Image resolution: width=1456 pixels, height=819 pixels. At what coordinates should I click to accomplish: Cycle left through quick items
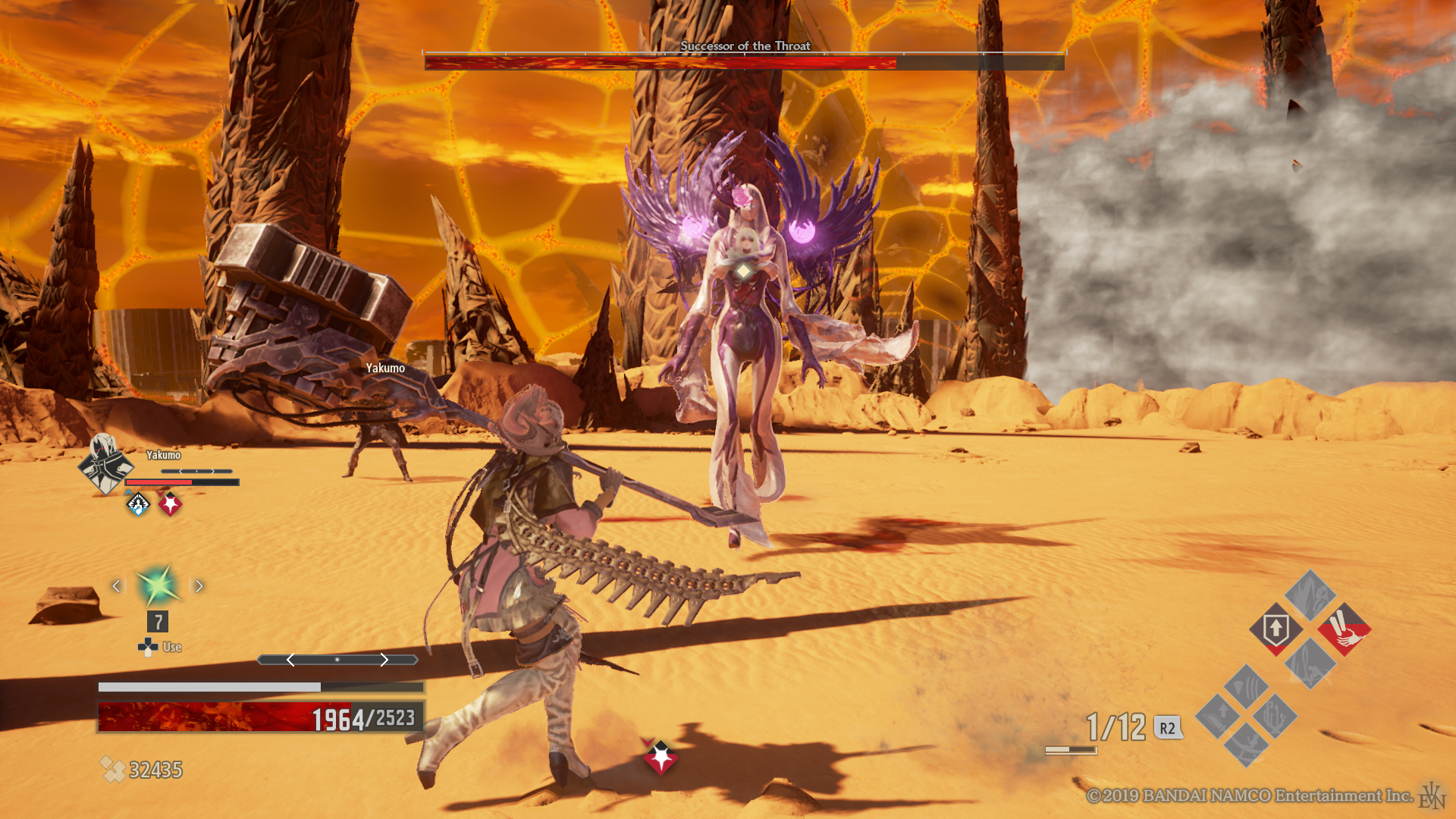tap(118, 585)
